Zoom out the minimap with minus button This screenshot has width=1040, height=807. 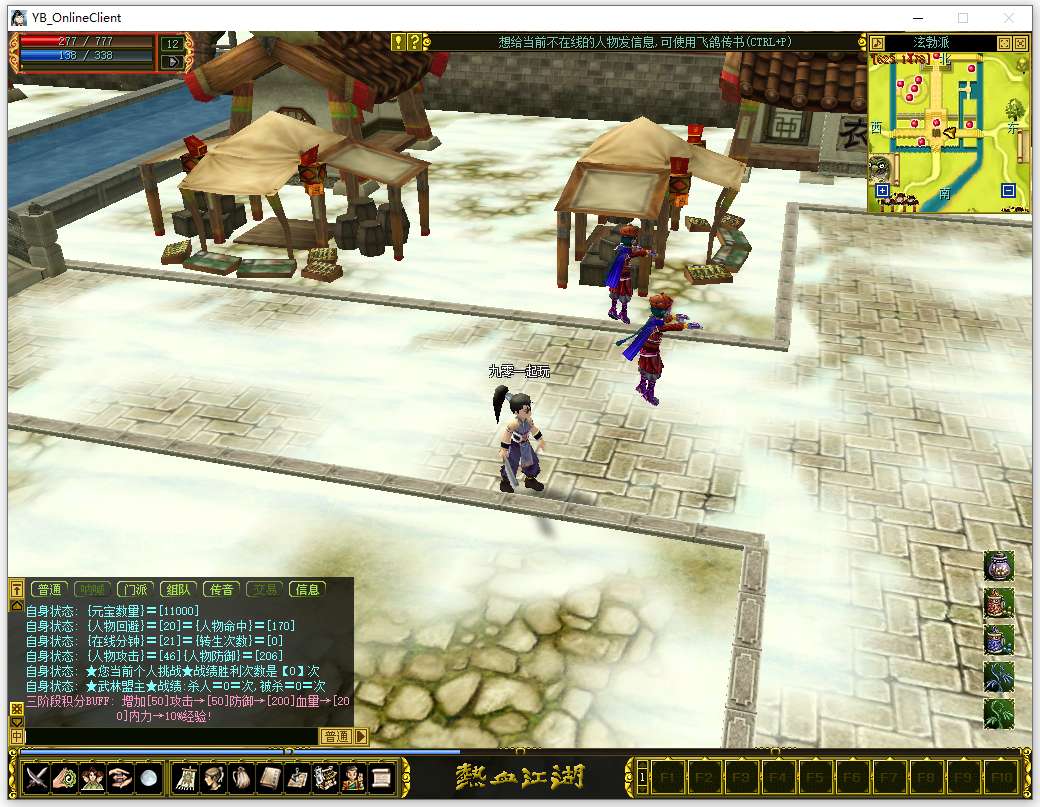point(1008,190)
